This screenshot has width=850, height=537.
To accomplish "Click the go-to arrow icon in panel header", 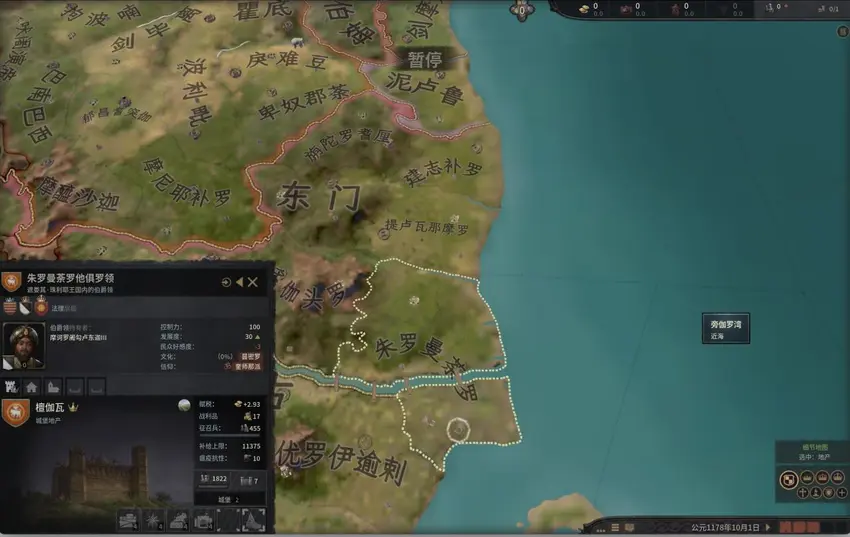I will [x=227, y=282].
